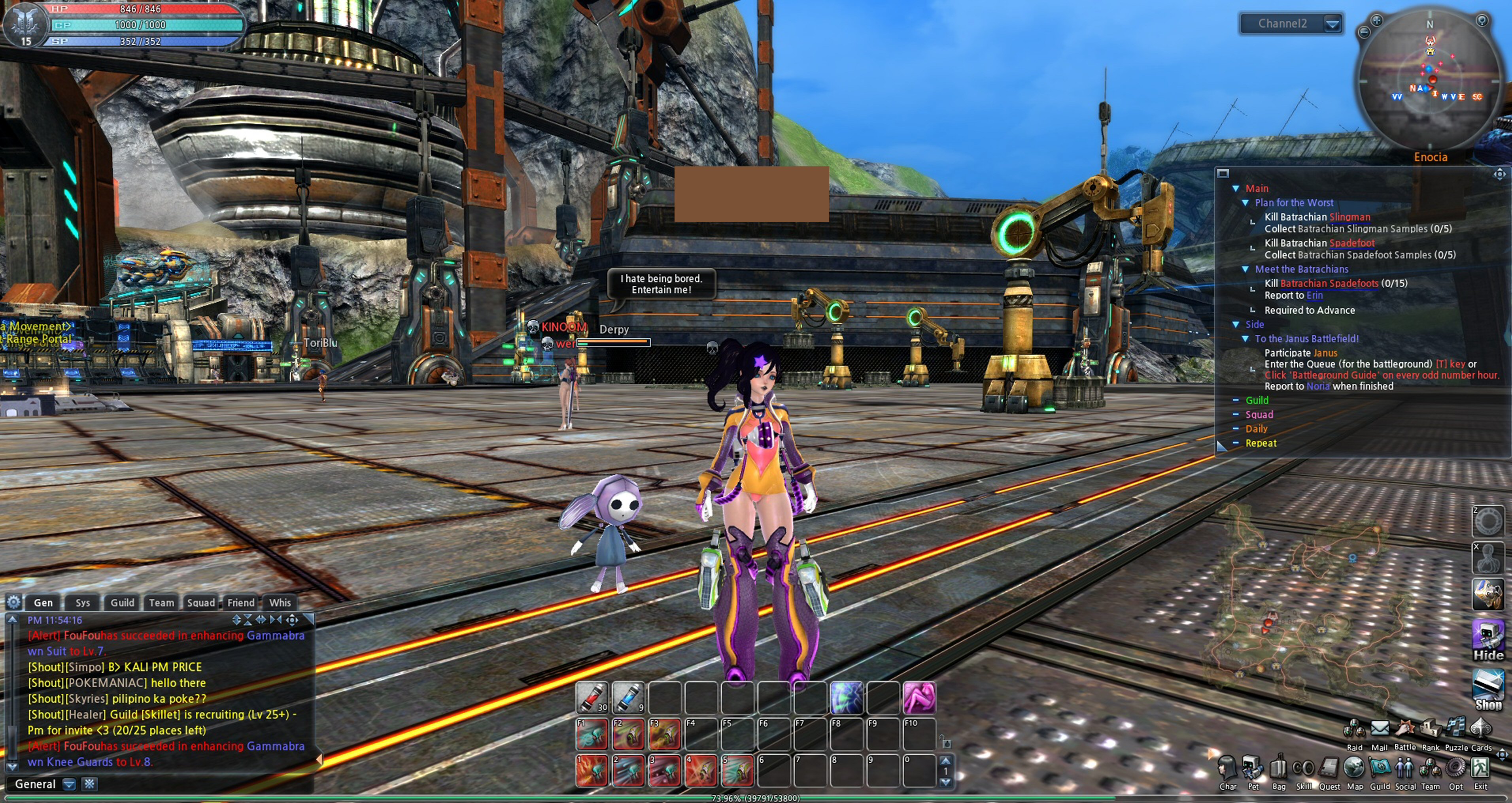Zoom in the minimap with plus button
This screenshot has height=803, width=1512.
pyautogui.click(x=1376, y=21)
